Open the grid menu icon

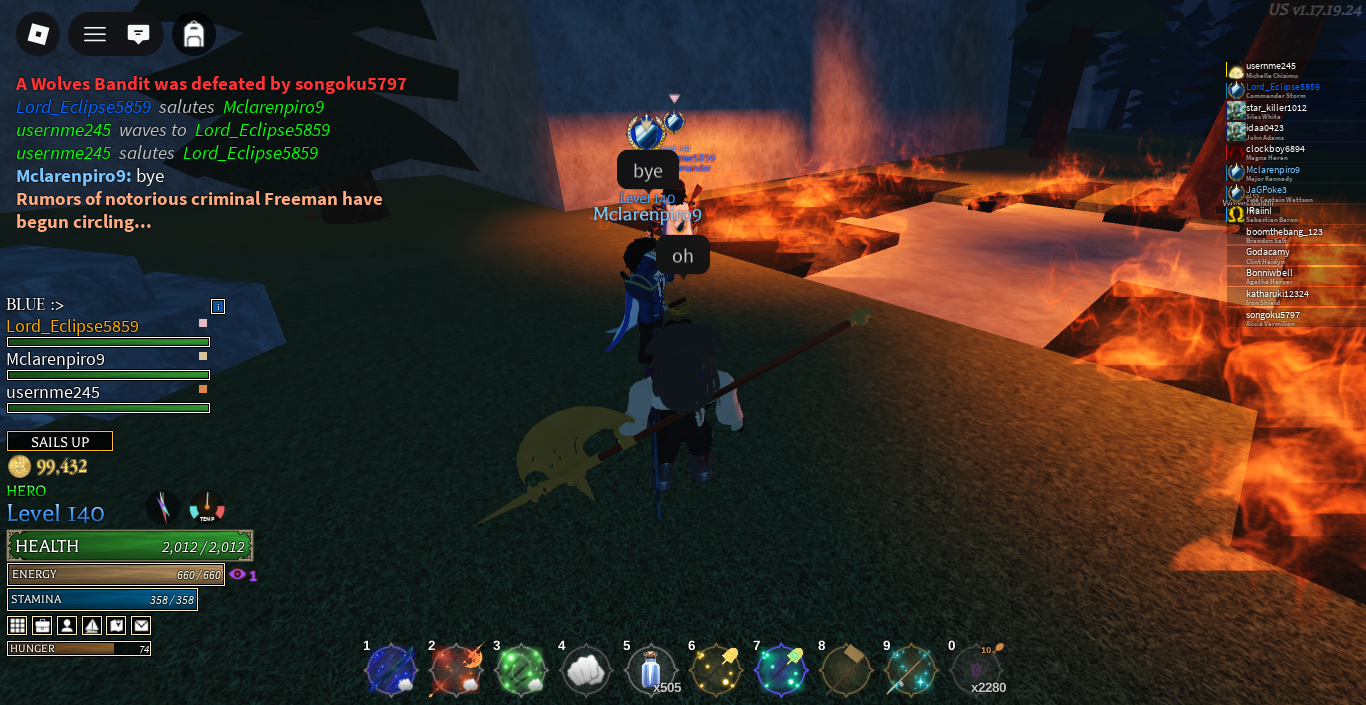17,626
